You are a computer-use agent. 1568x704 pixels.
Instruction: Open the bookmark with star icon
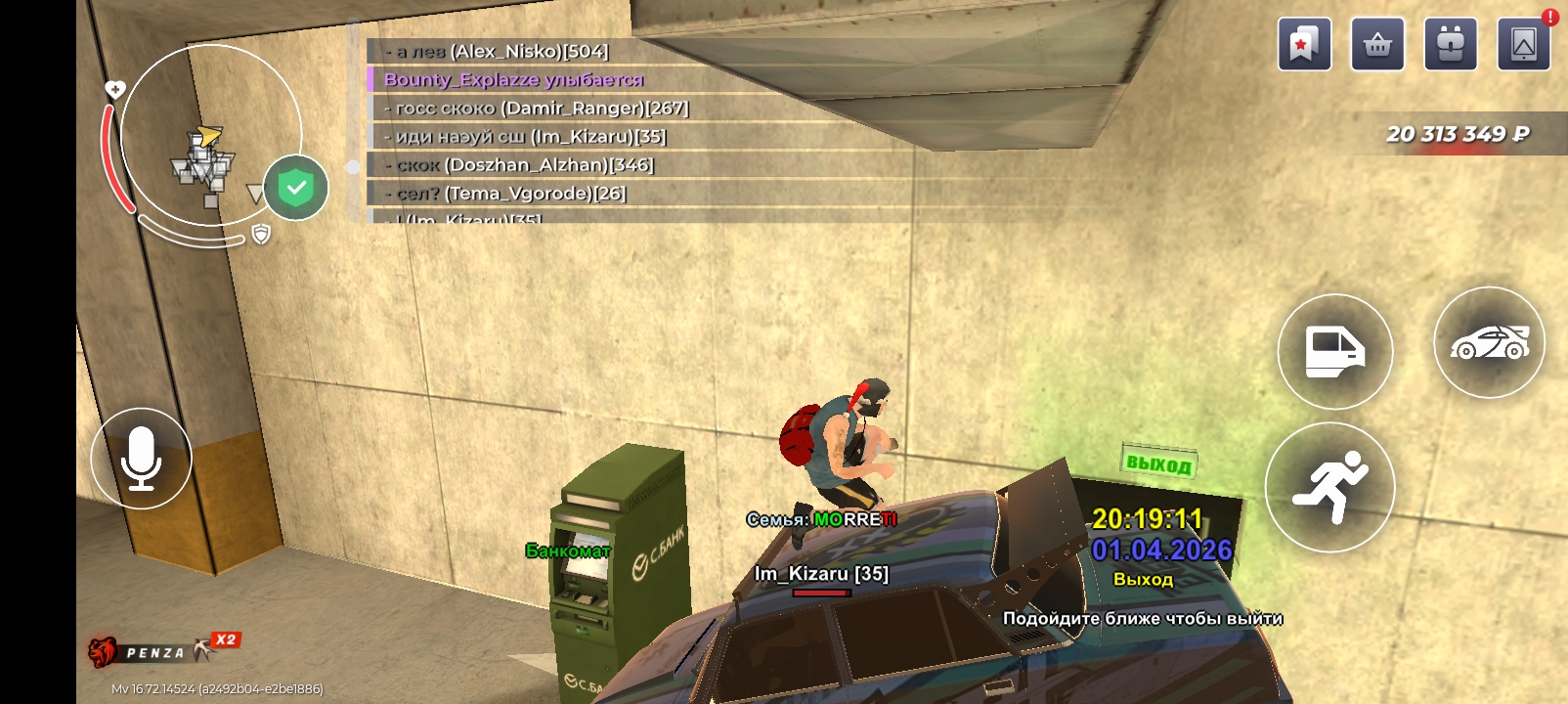tap(1304, 45)
